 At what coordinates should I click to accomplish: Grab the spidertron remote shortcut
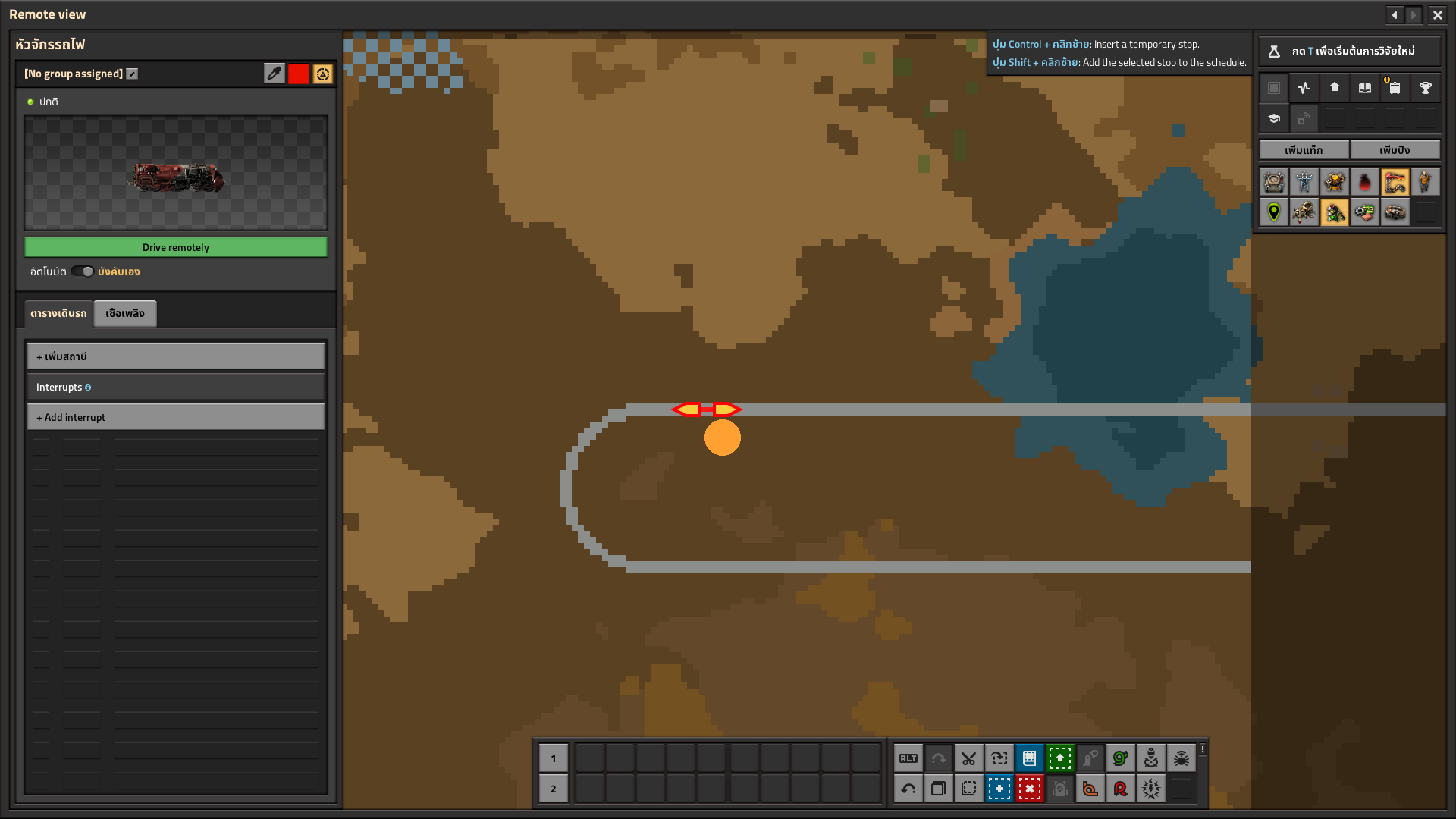tap(1181, 758)
